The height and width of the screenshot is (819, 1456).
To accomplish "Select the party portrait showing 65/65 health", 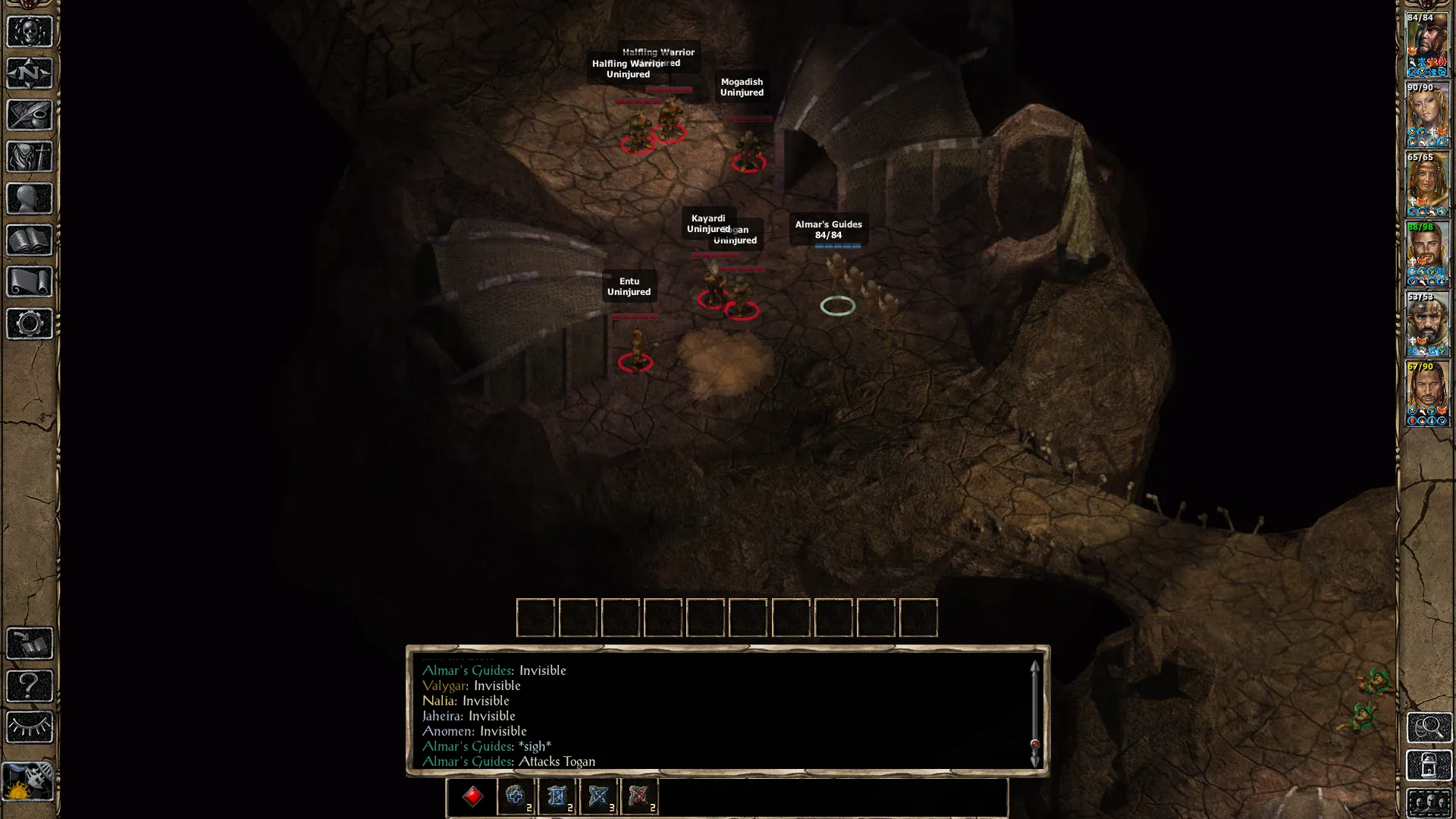I will 1426,185.
